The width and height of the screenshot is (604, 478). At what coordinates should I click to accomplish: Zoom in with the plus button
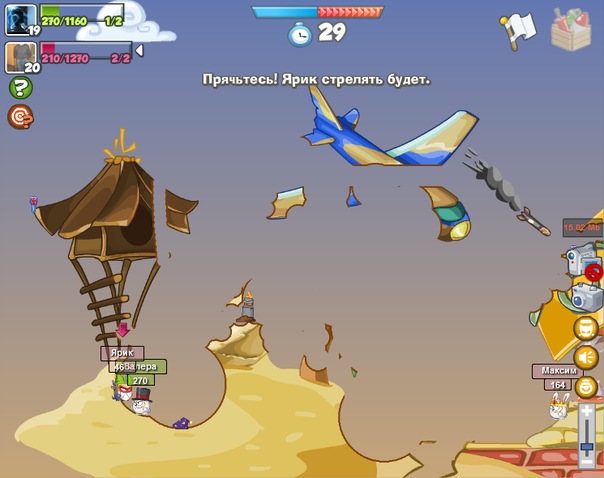tap(587, 410)
